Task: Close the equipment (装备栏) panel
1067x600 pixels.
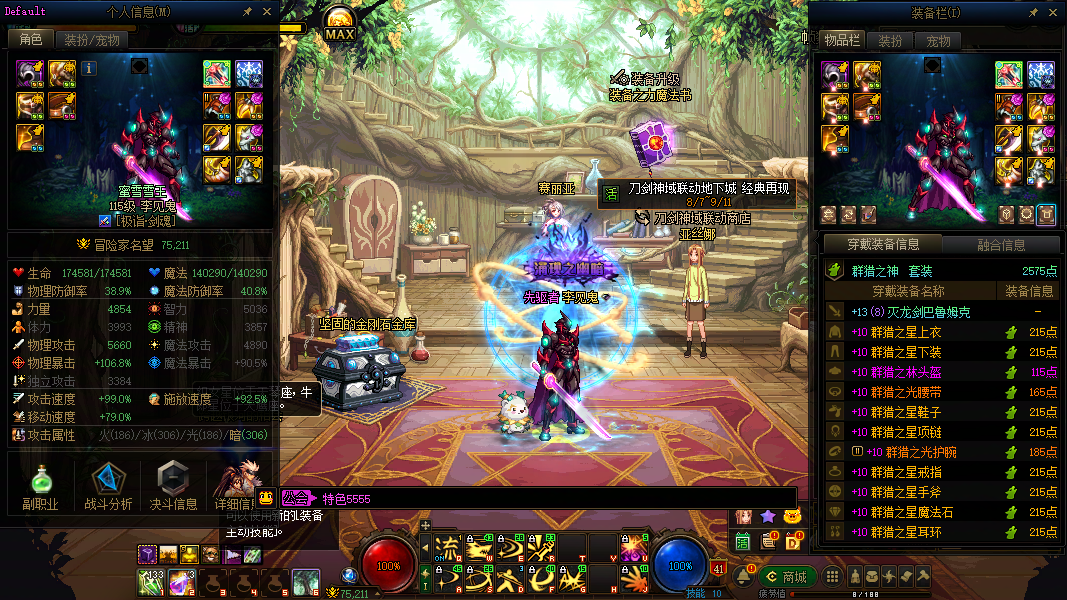Action: pyautogui.click(x=1053, y=11)
